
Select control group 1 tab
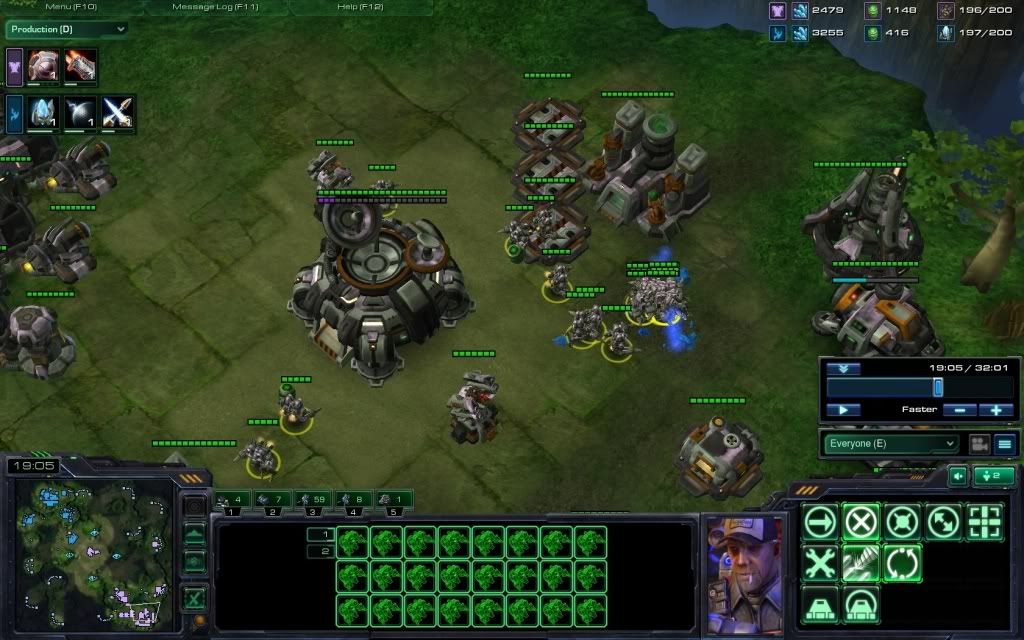coord(231,500)
